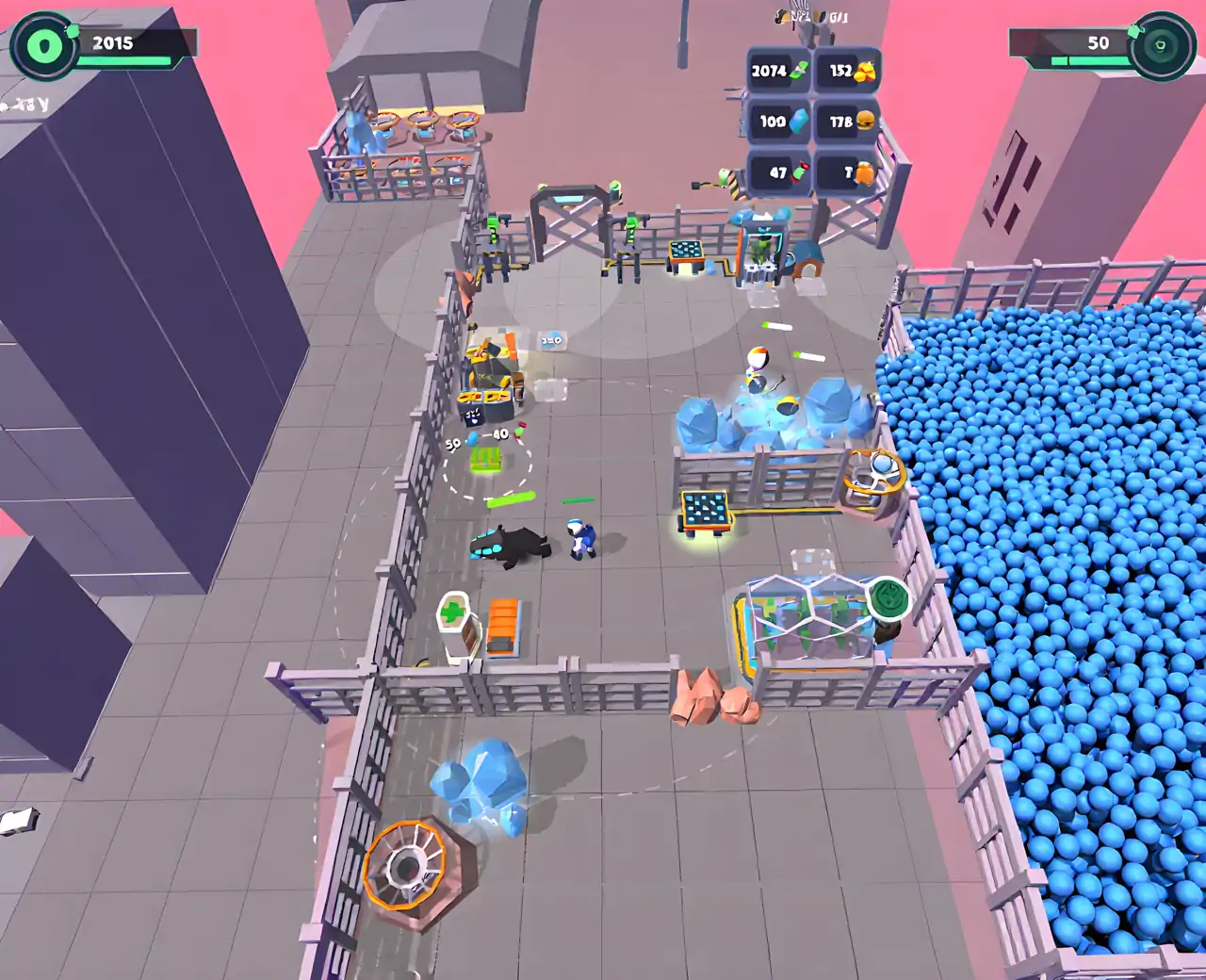Select the dark circular emblem beside 50

click(1161, 44)
